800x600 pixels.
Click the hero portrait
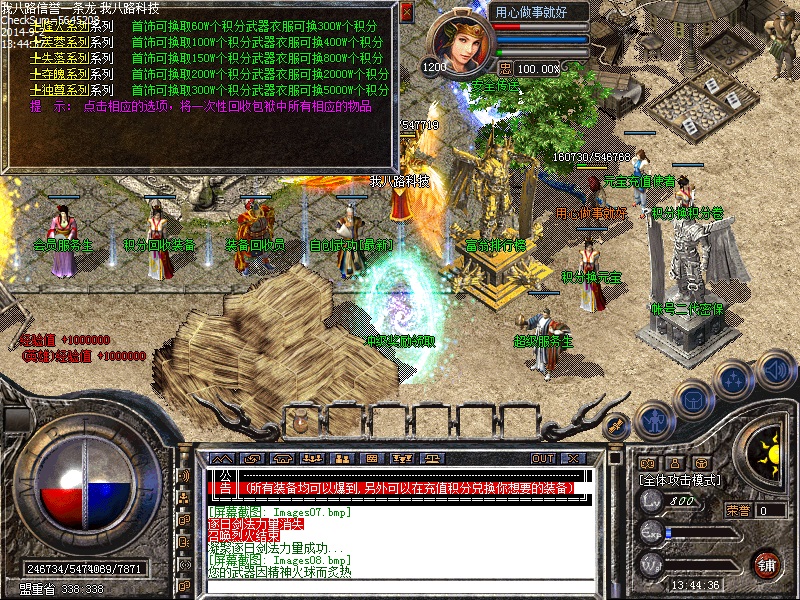pos(459,43)
